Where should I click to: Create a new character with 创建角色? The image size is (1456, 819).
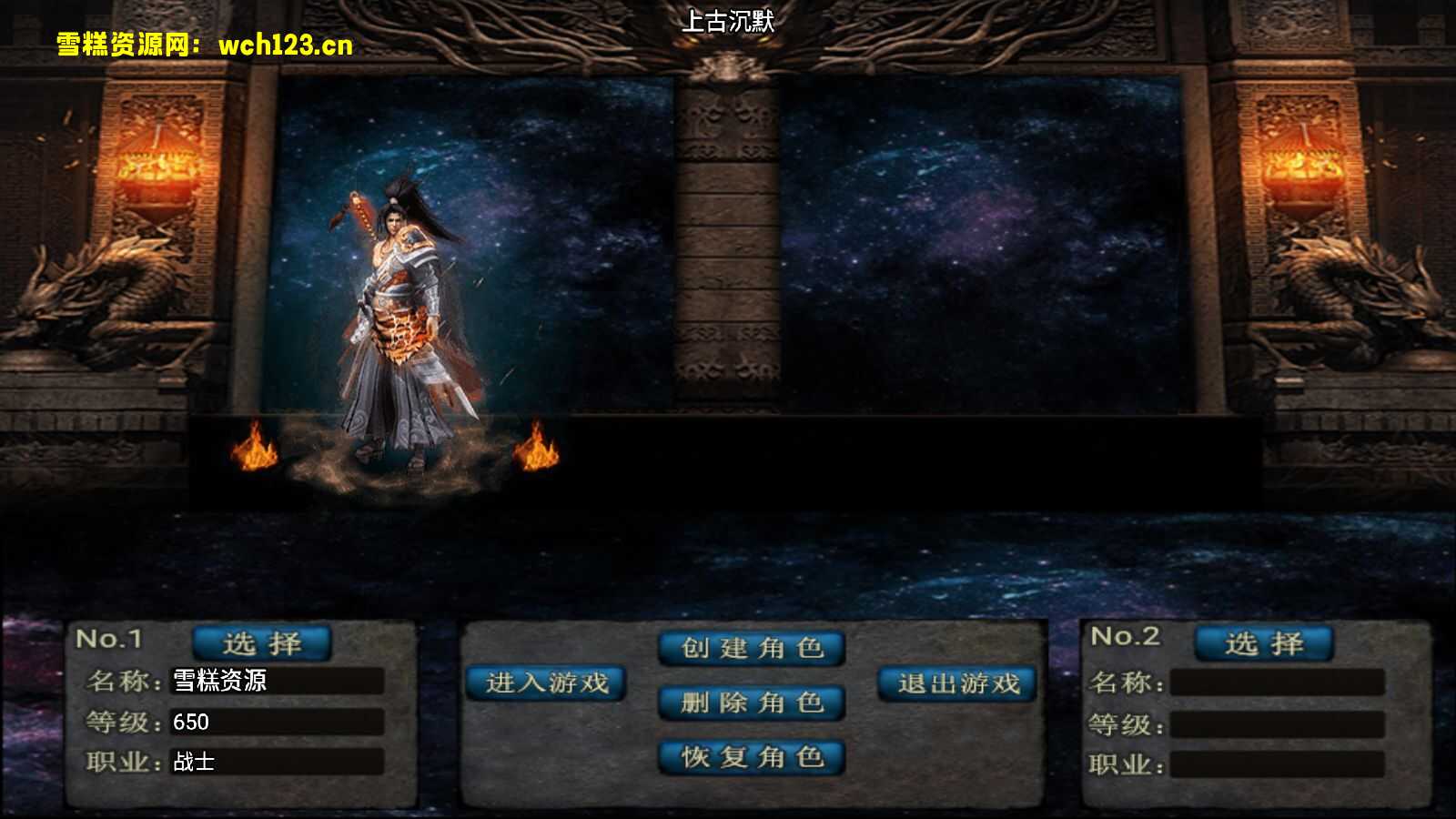[x=752, y=649]
